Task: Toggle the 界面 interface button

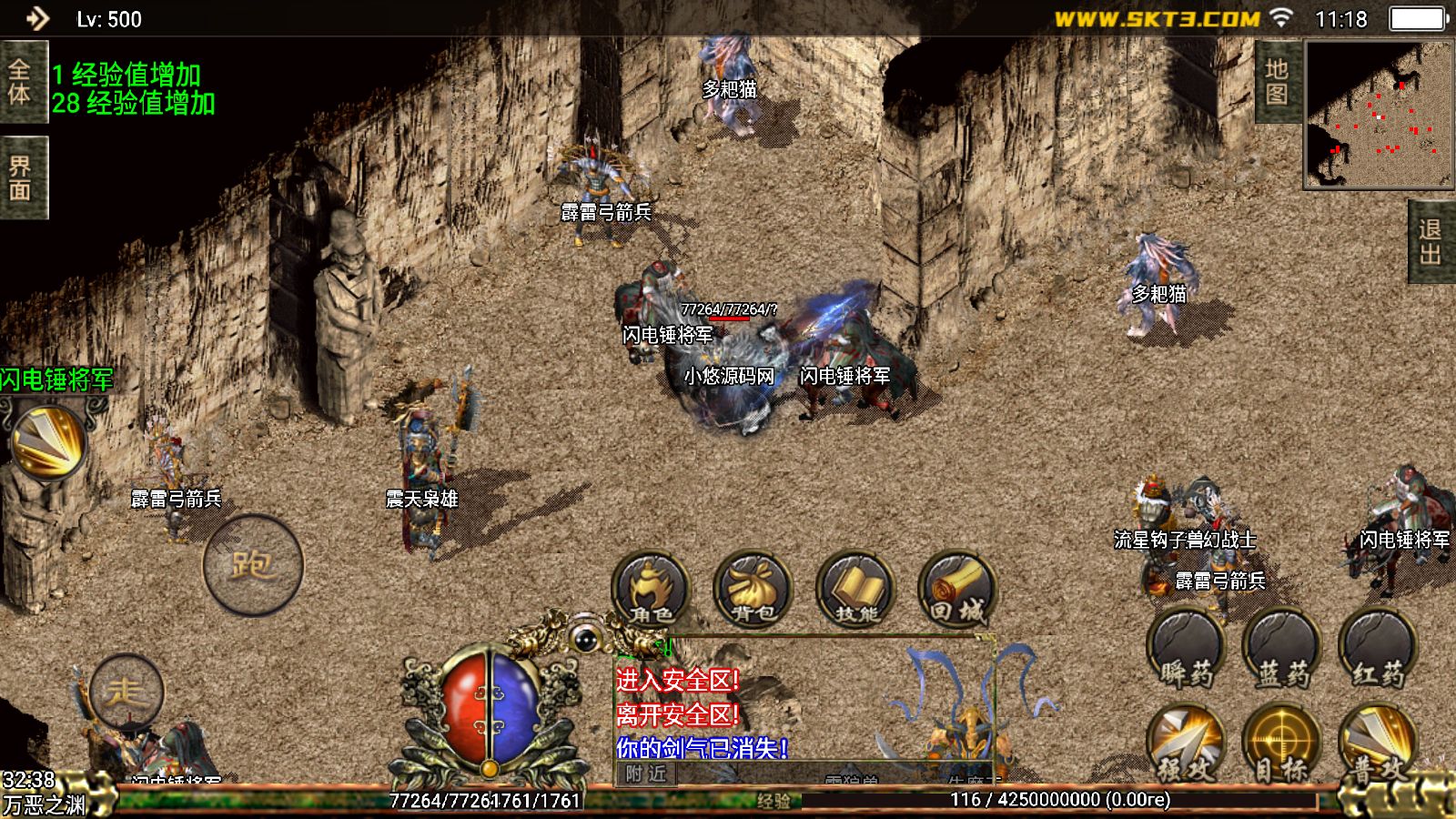Action: click(x=22, y=178)
